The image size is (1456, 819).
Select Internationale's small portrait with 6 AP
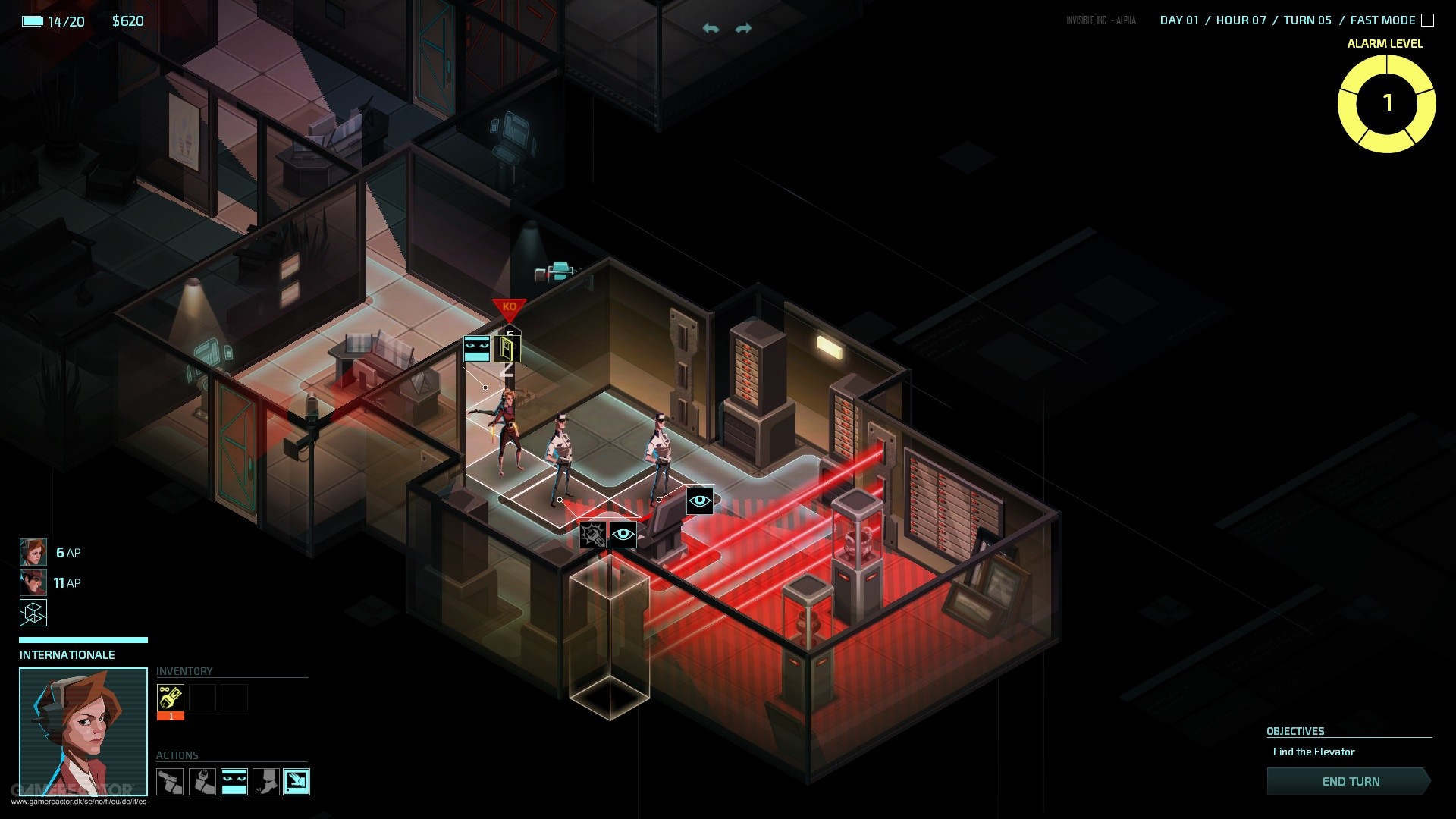[33, 552]
